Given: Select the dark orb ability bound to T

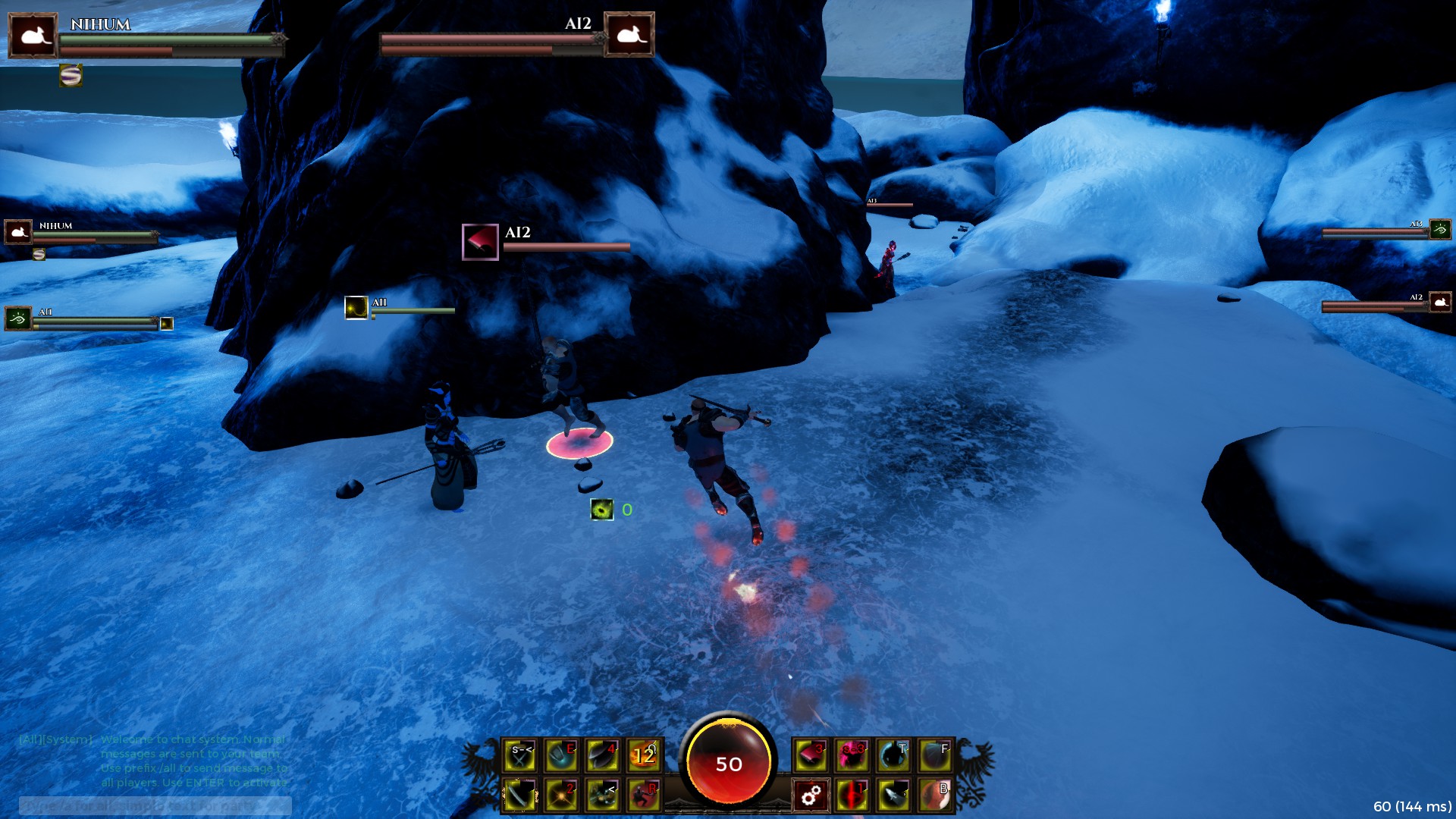Looking at the screenshot, I should tap(893, 756).
